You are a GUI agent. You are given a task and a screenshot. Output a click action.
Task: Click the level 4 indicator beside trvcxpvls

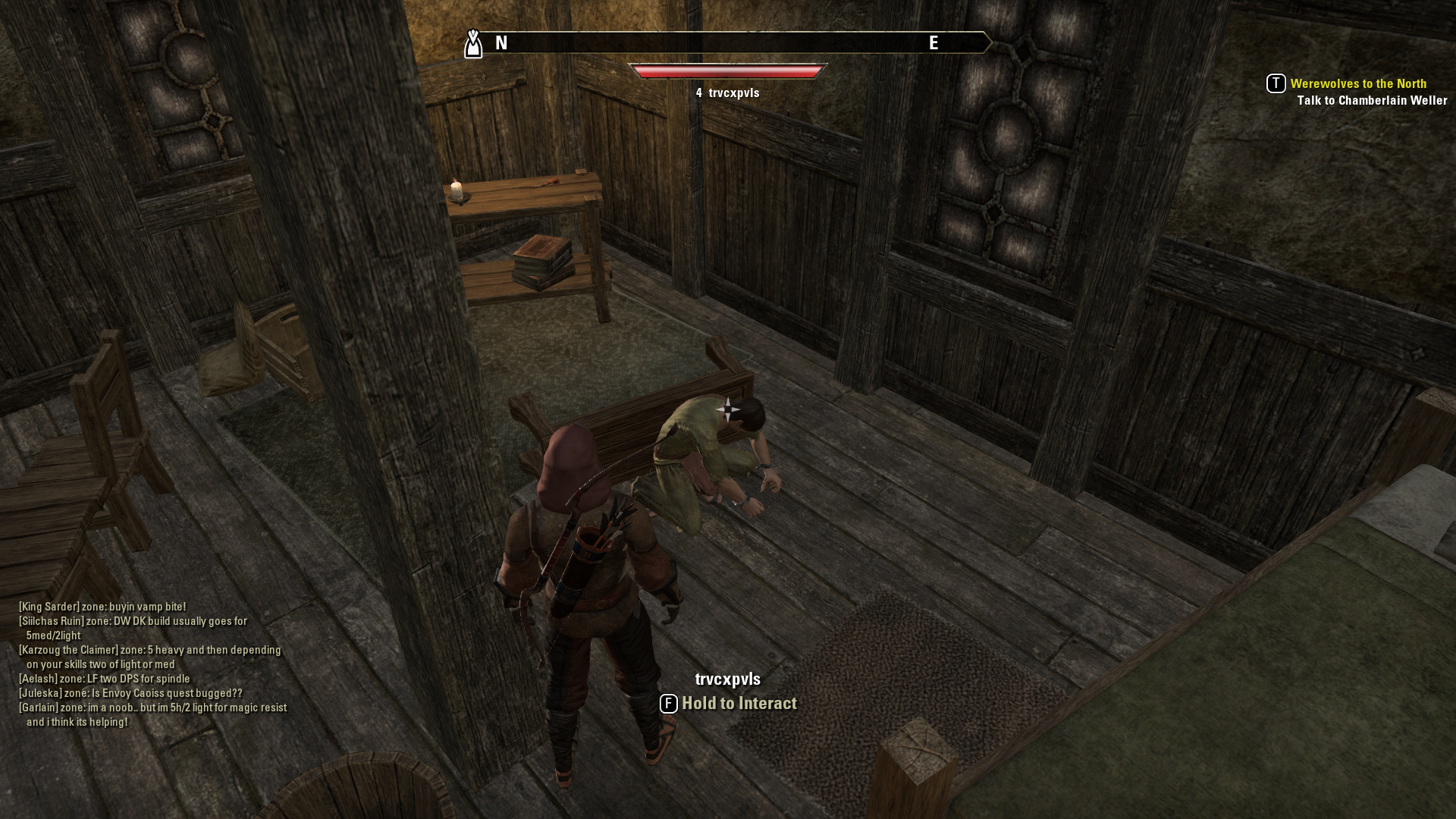tap(698, 93)
